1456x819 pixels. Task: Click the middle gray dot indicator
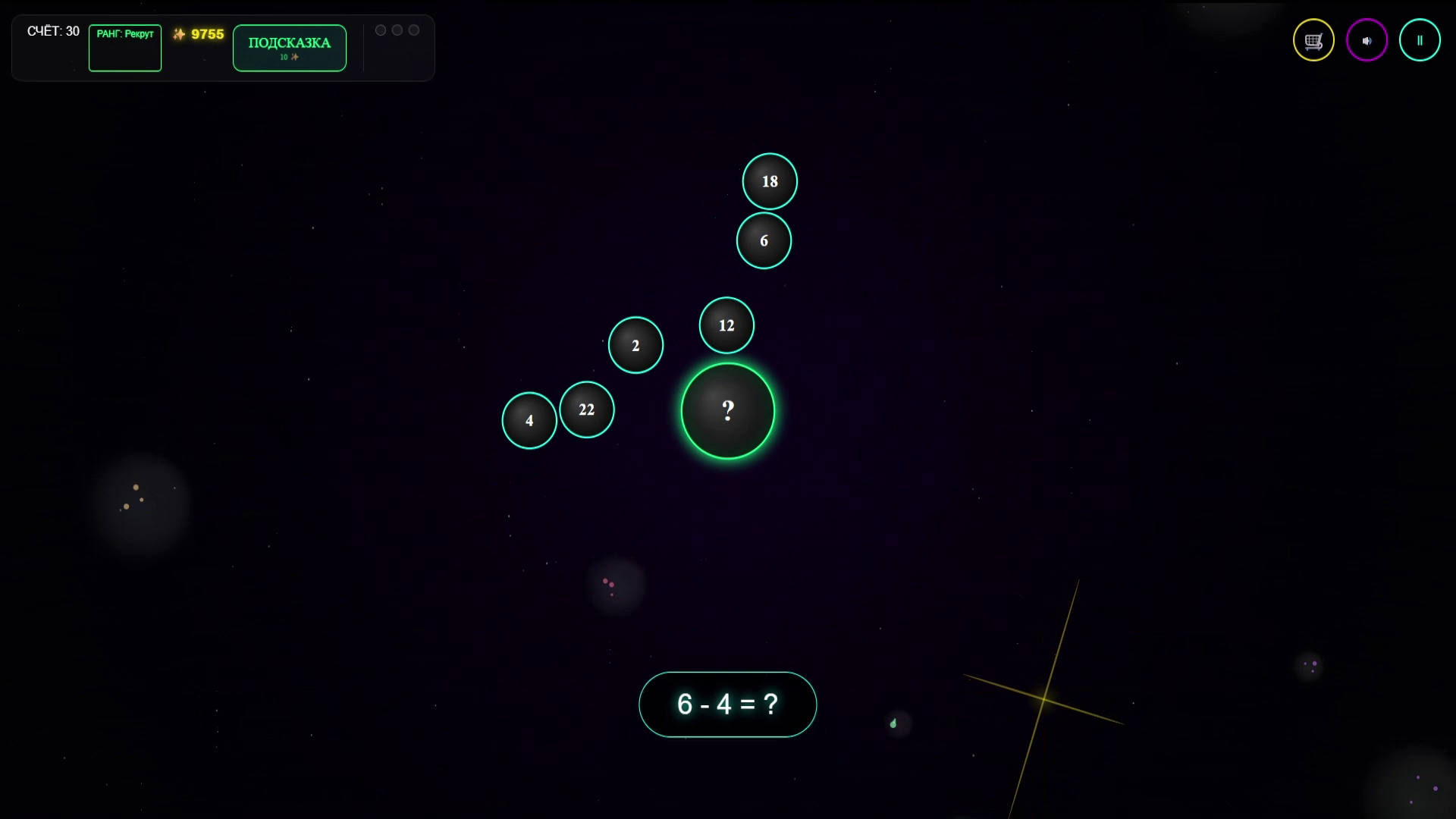point(397,30)
